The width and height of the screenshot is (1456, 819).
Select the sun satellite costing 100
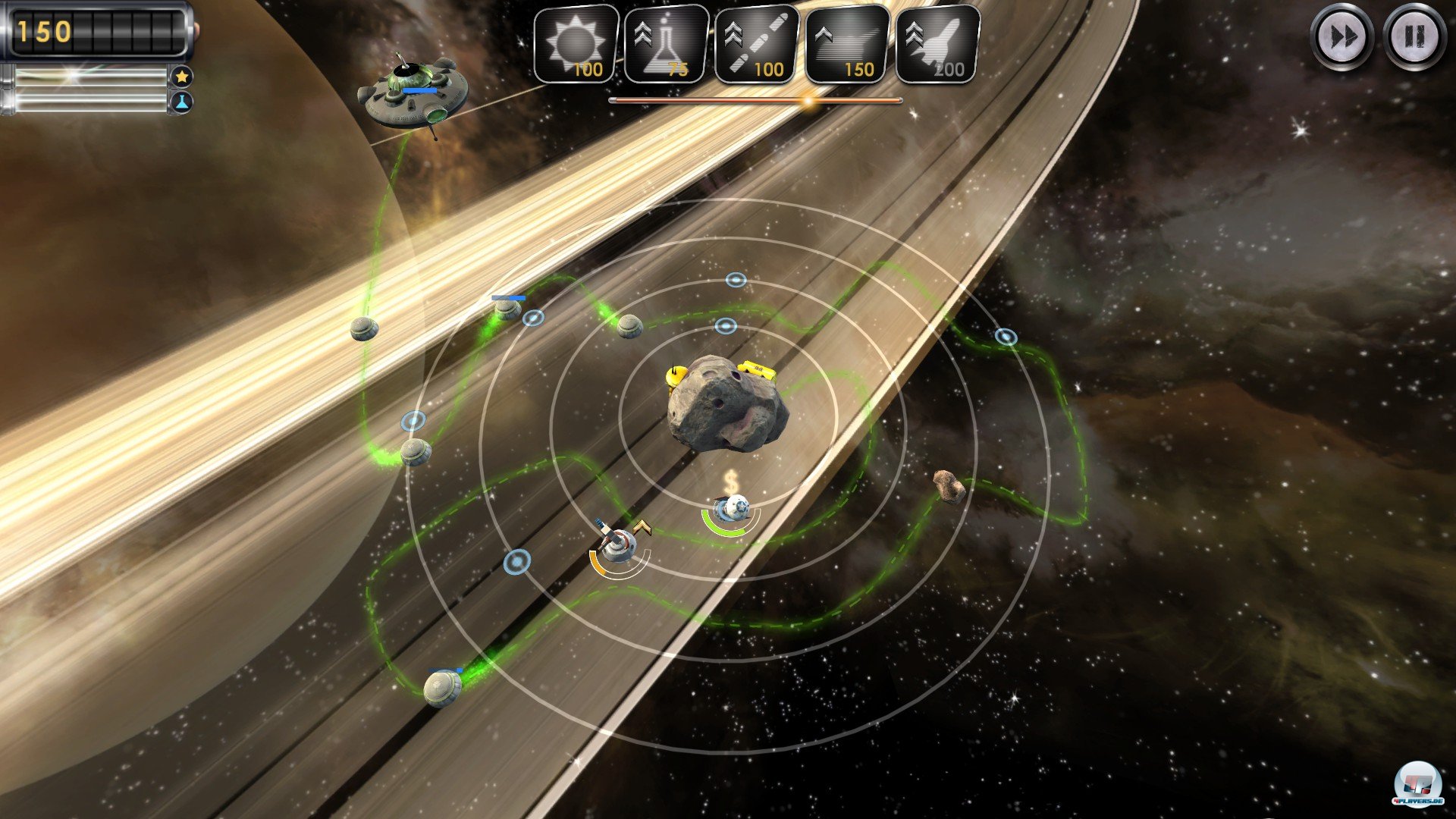point(576,45)
